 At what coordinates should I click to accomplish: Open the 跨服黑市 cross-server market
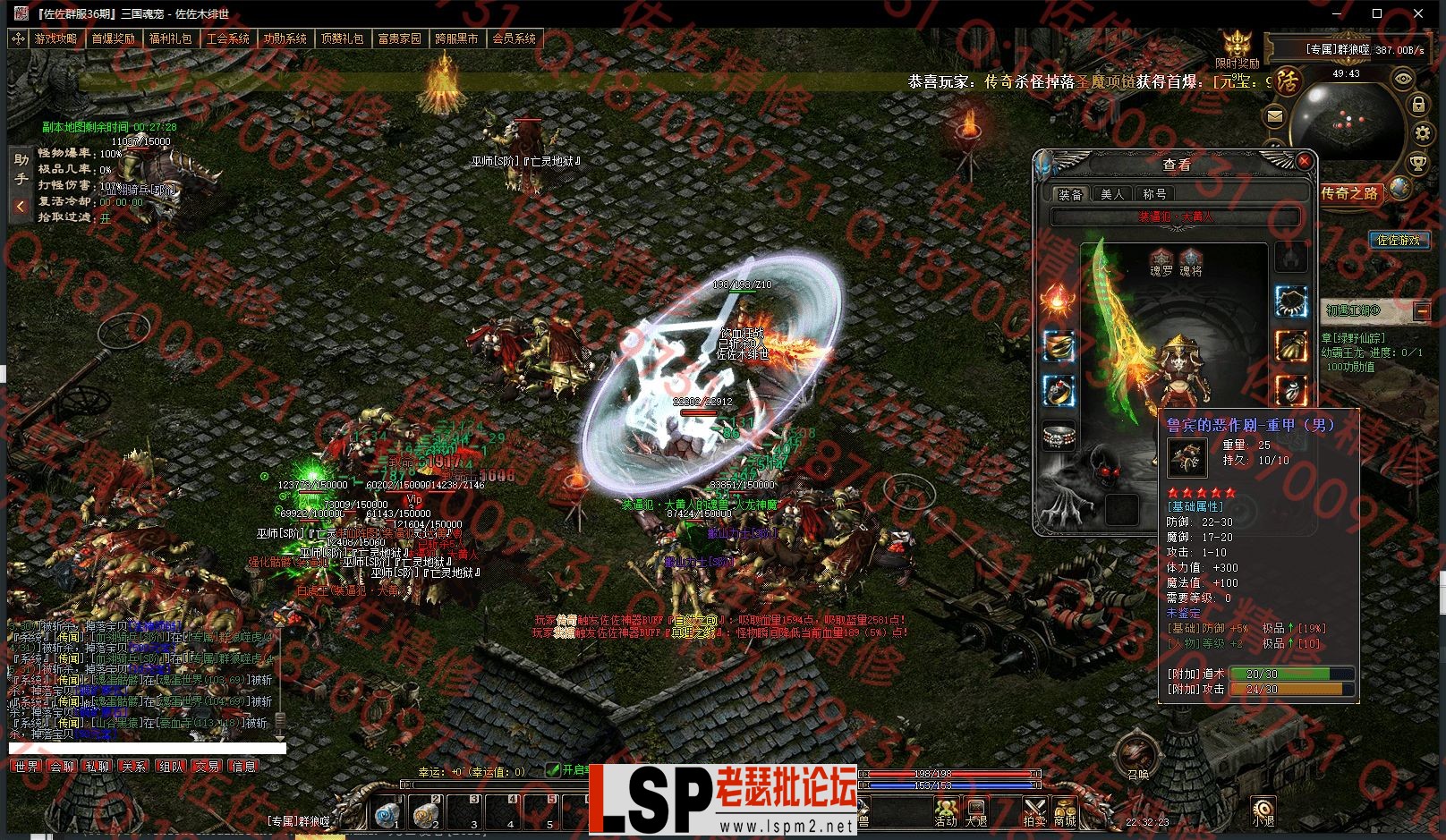(456, 38)
